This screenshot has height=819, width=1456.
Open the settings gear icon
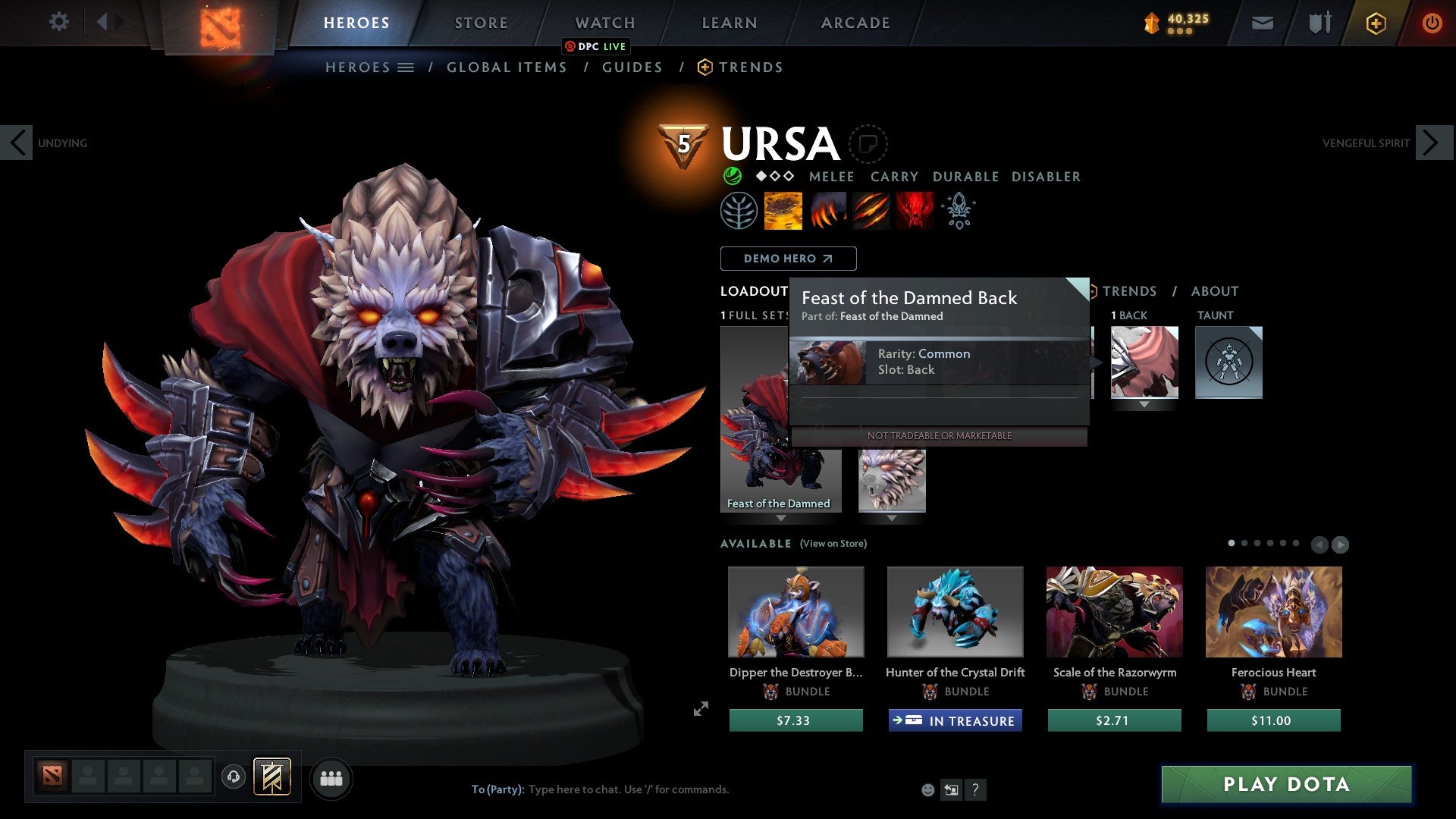[x=59, y=22]
